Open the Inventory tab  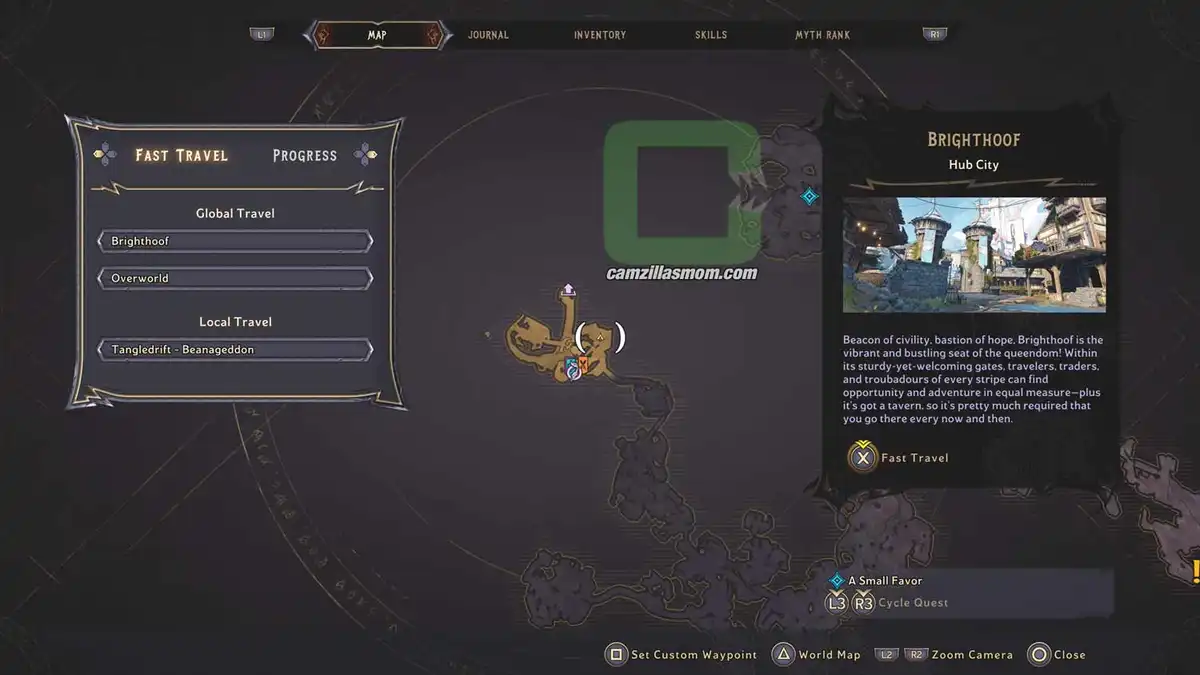point(600,35)
